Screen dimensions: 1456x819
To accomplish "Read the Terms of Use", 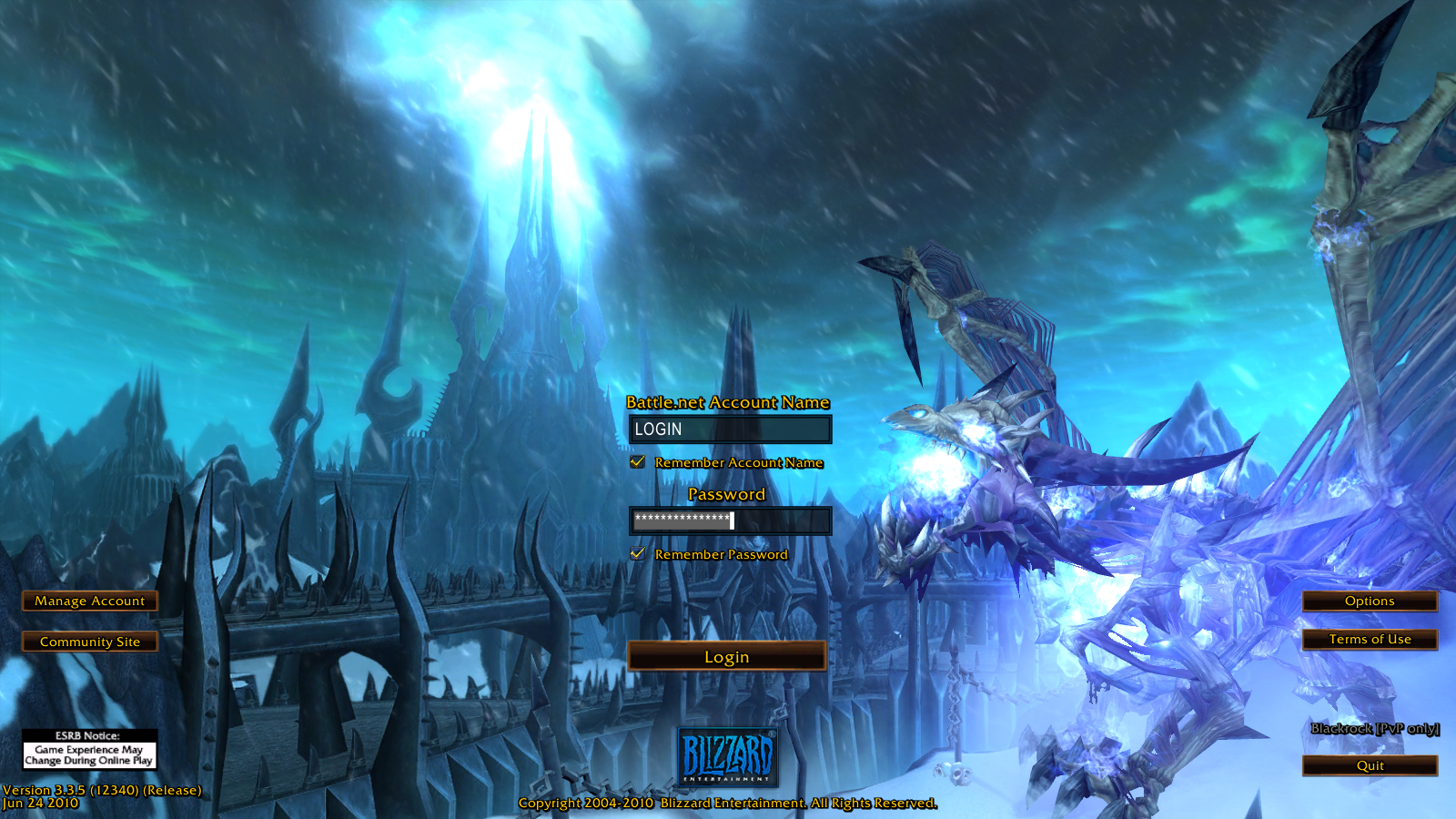I will point(1370,640).
